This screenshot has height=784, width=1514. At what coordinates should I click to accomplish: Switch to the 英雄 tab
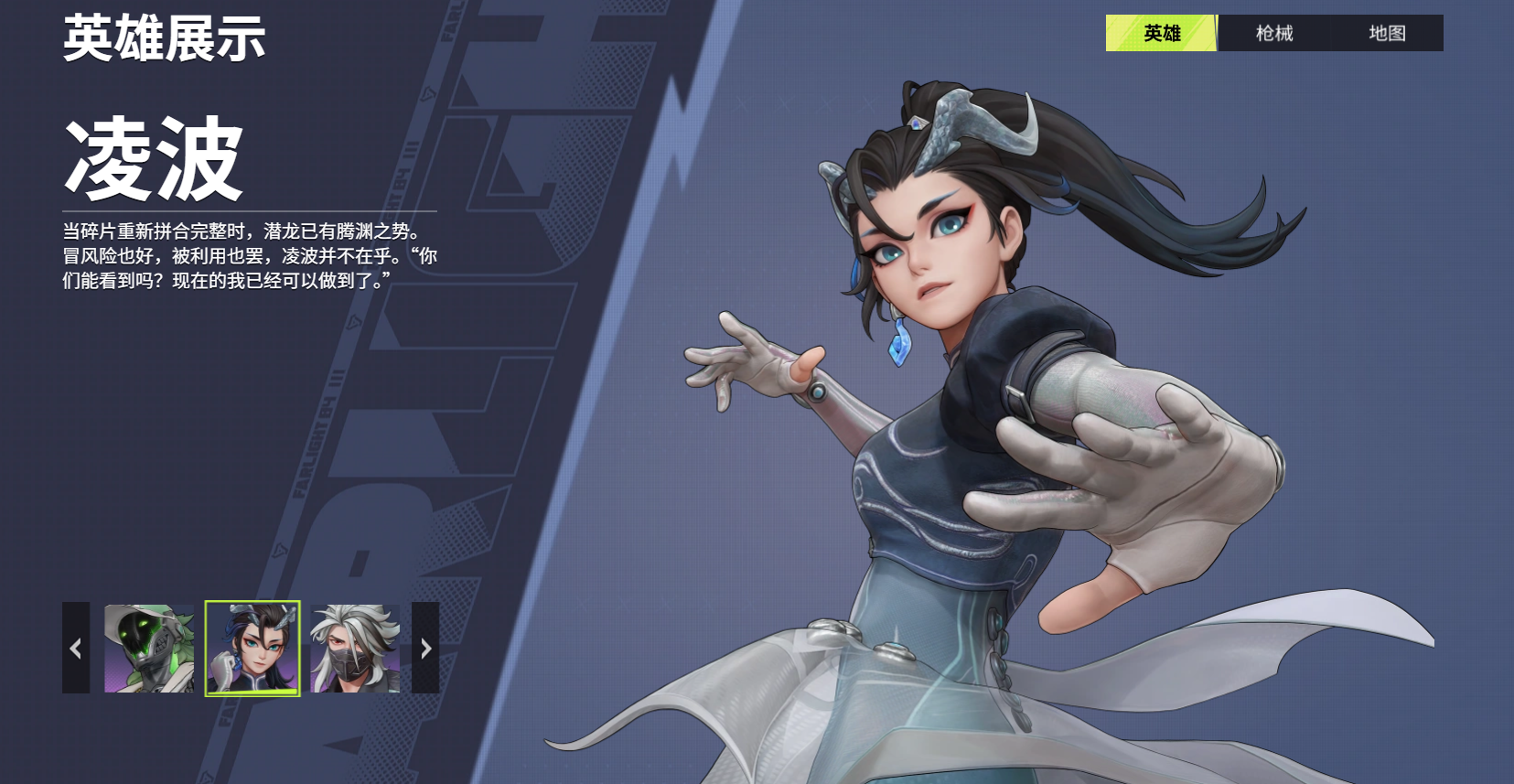[x=1161, y=33]
